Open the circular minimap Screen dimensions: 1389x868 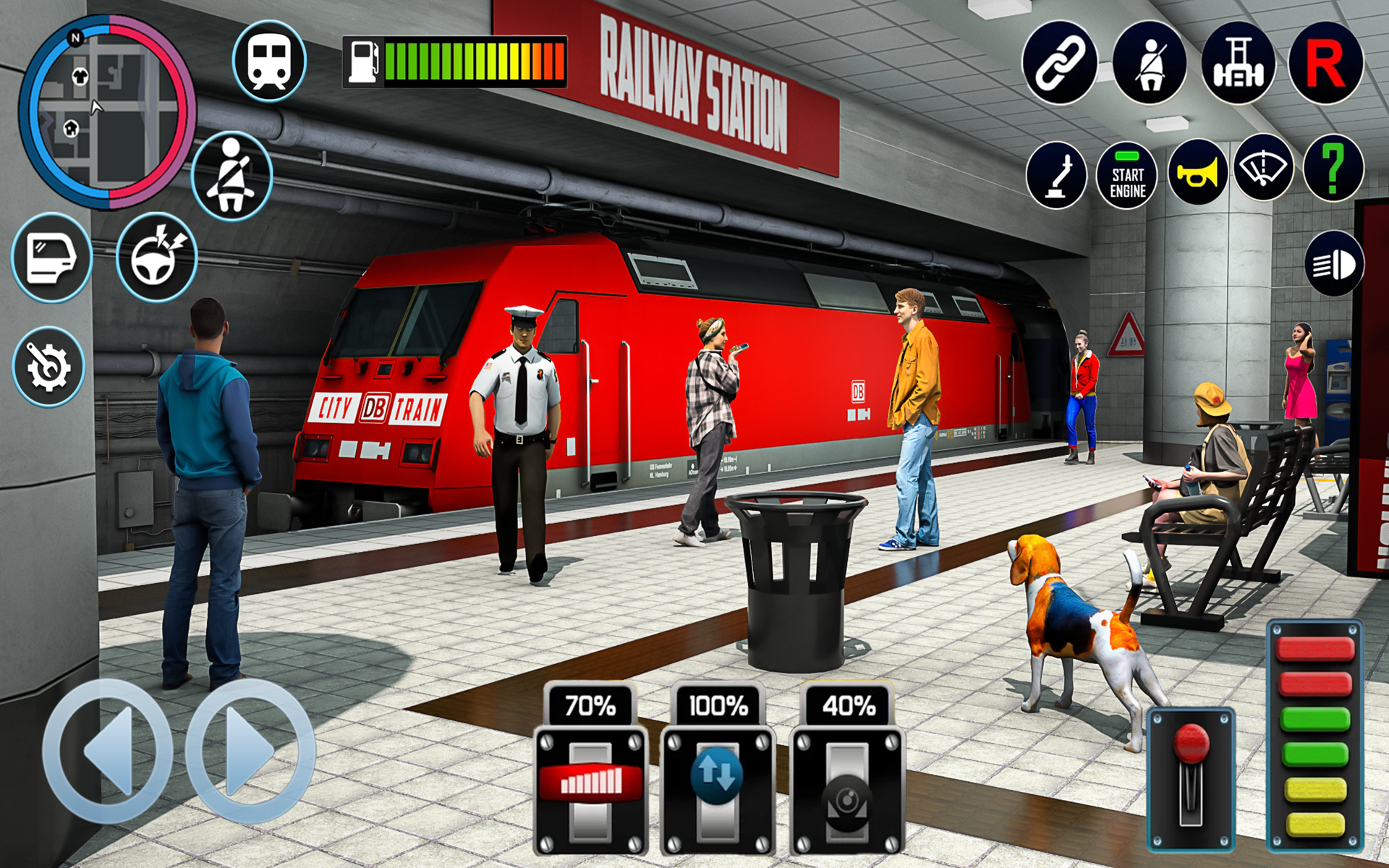click(107, 112)
